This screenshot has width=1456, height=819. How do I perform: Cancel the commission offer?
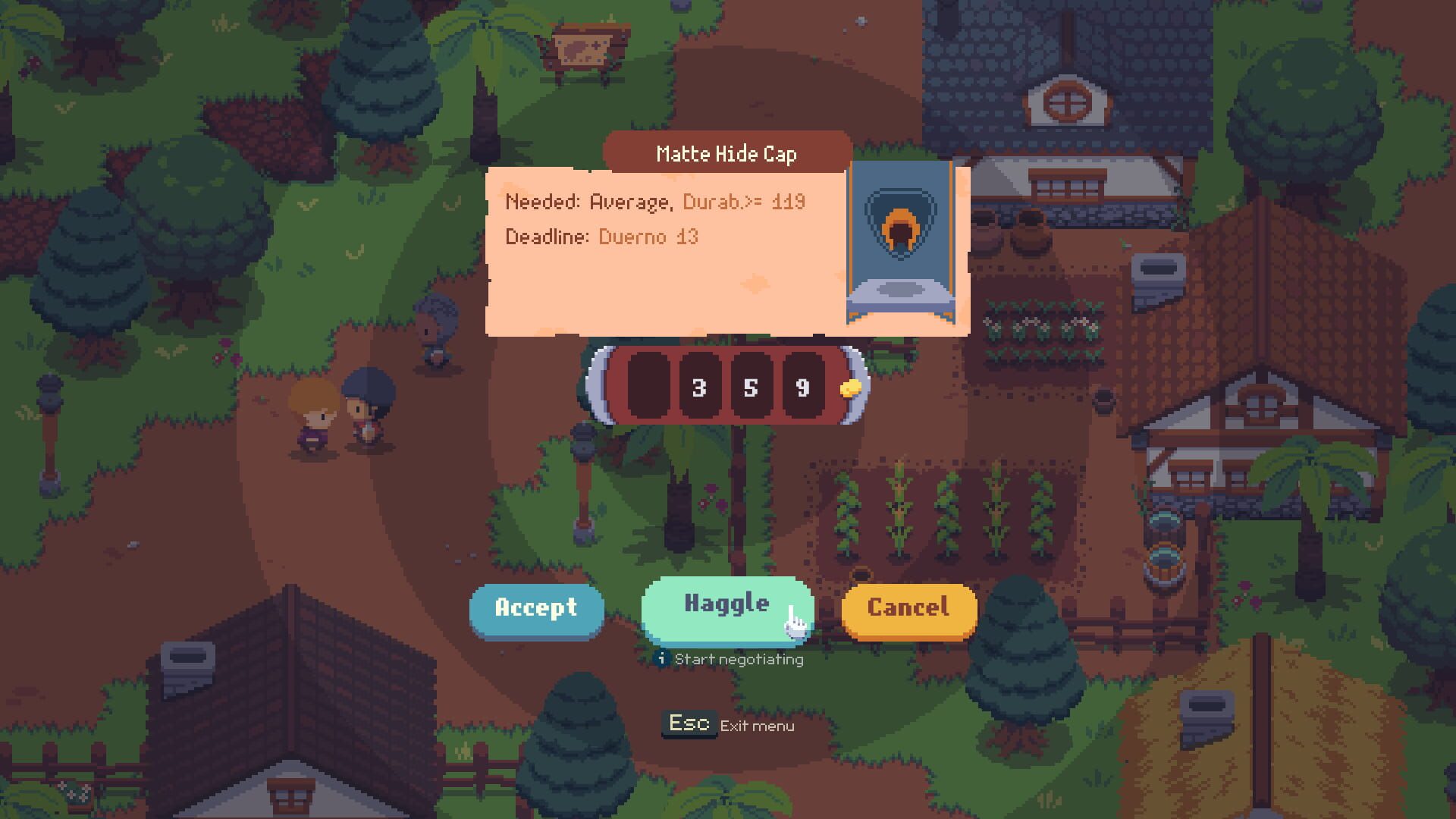908,608
